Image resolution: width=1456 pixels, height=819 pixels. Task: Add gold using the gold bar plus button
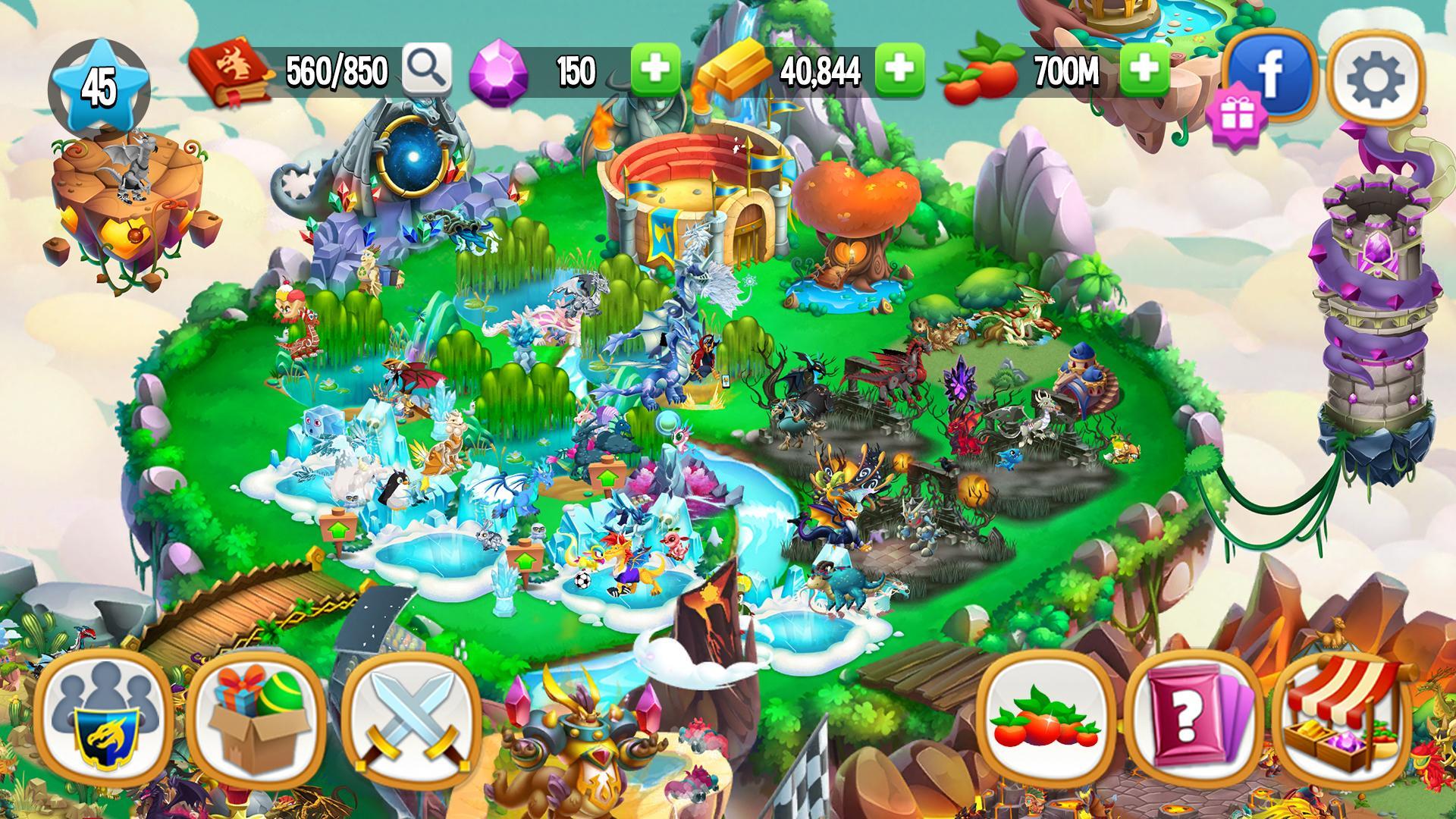[x=899, y=70]
